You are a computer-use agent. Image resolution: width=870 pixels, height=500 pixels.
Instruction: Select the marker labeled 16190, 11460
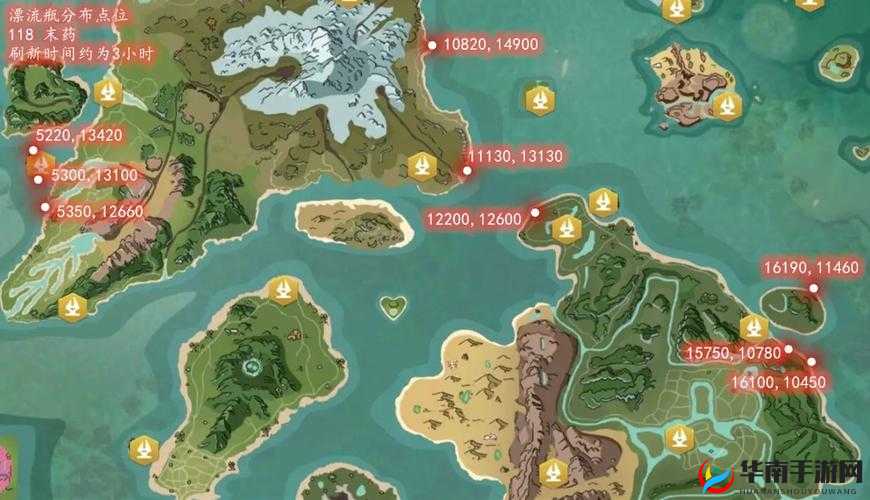pos(813,288)
